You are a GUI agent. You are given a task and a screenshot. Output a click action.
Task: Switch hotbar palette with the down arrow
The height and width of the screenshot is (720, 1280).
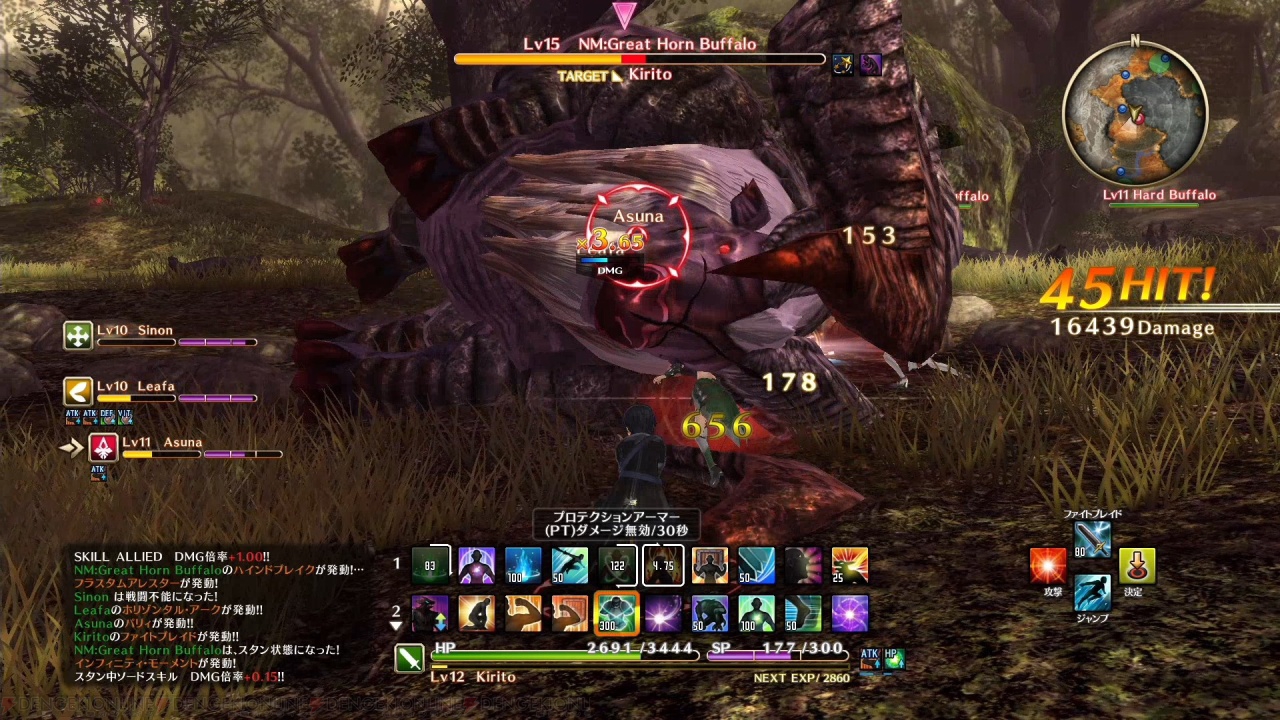[396, 627]
